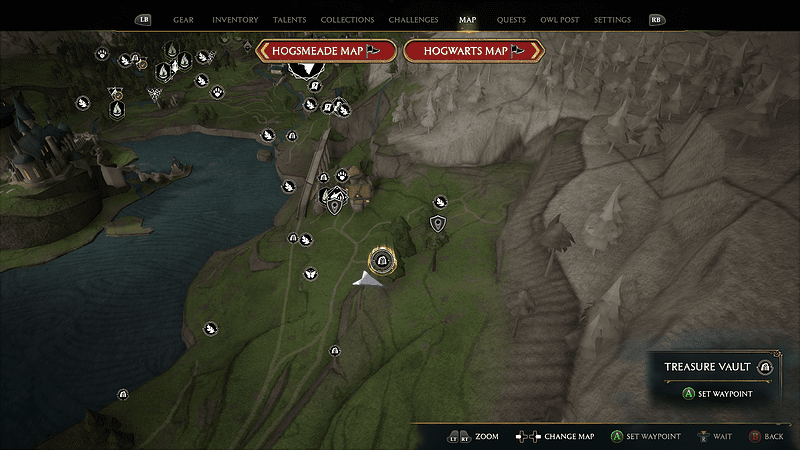Viewport: 800px width, 450px height.
Task: Switch to the Quests tab
Action: [510, 20]
